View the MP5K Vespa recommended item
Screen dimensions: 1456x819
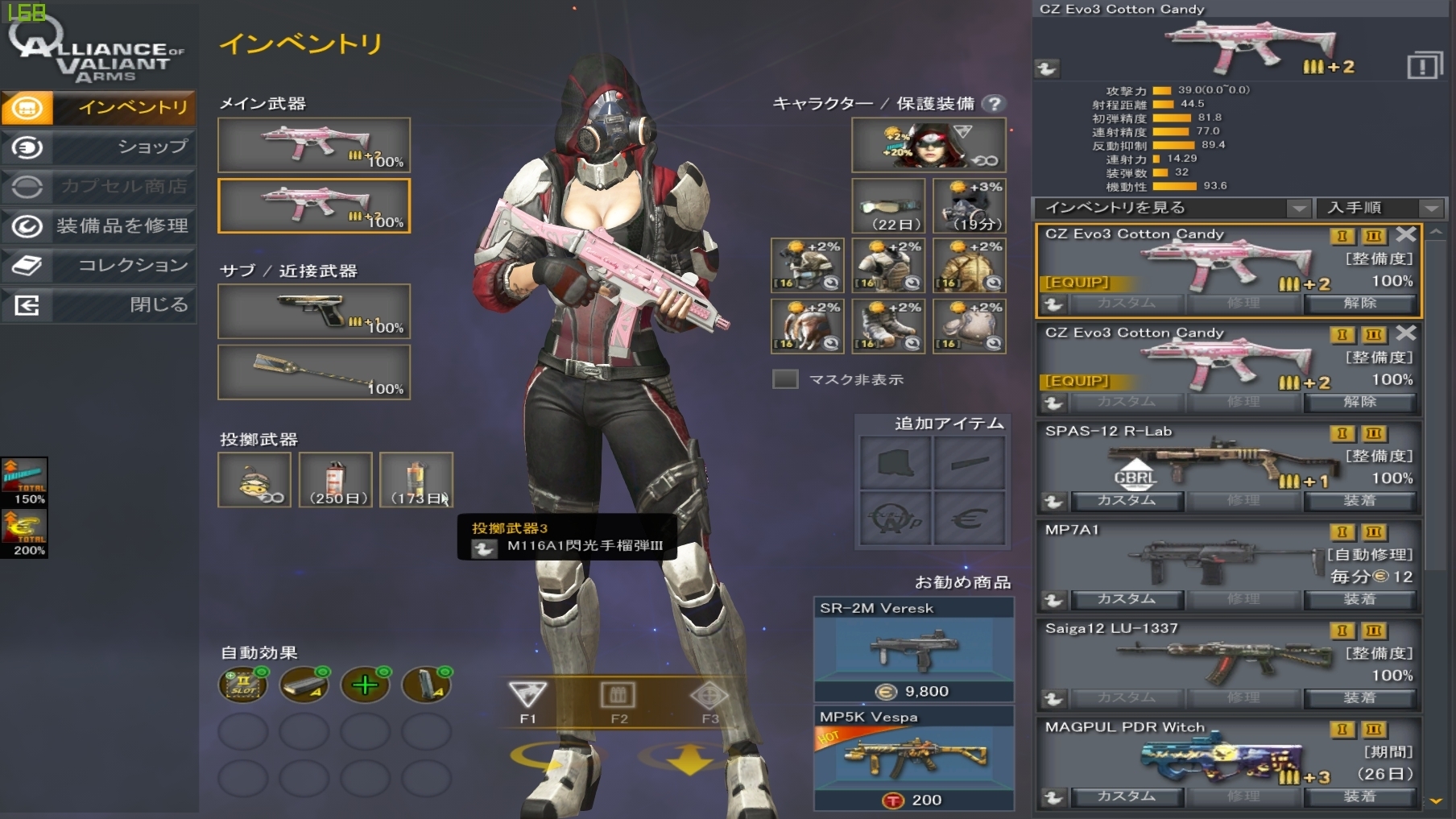tap(913, 758)
